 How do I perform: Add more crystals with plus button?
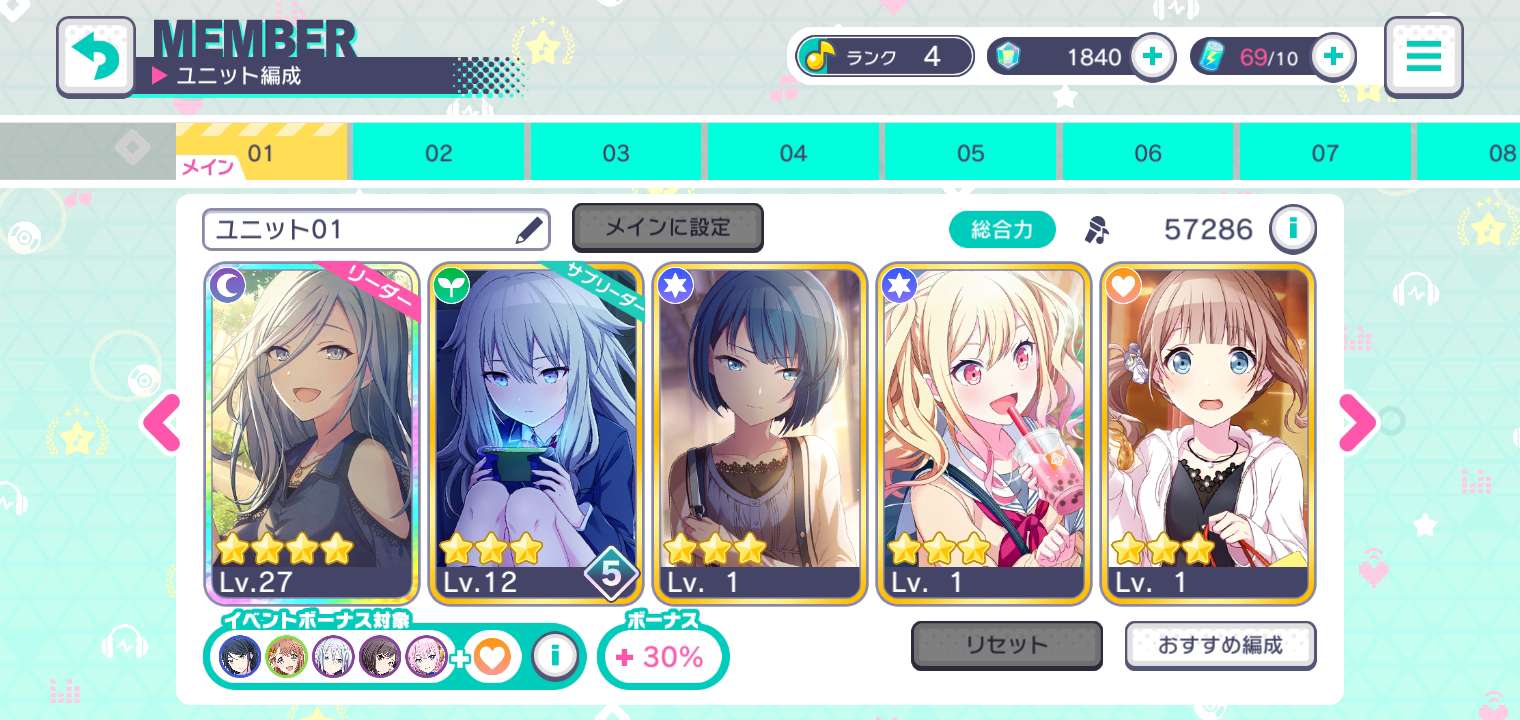tap(1152, 57)
